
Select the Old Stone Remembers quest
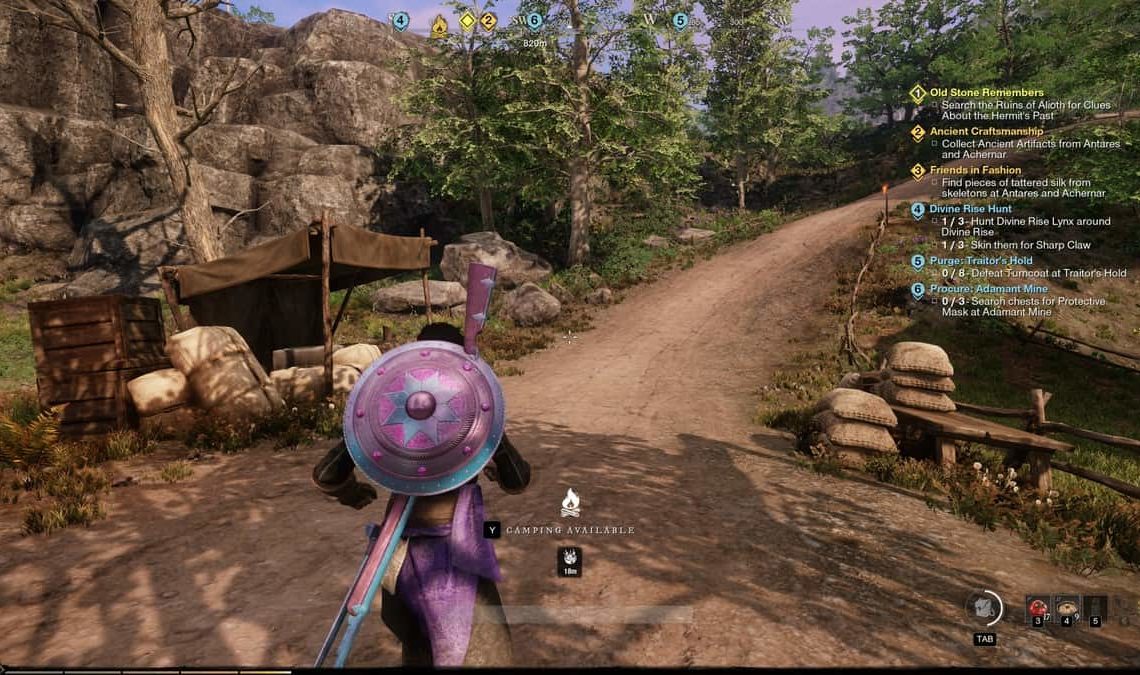tap(986, 93)
